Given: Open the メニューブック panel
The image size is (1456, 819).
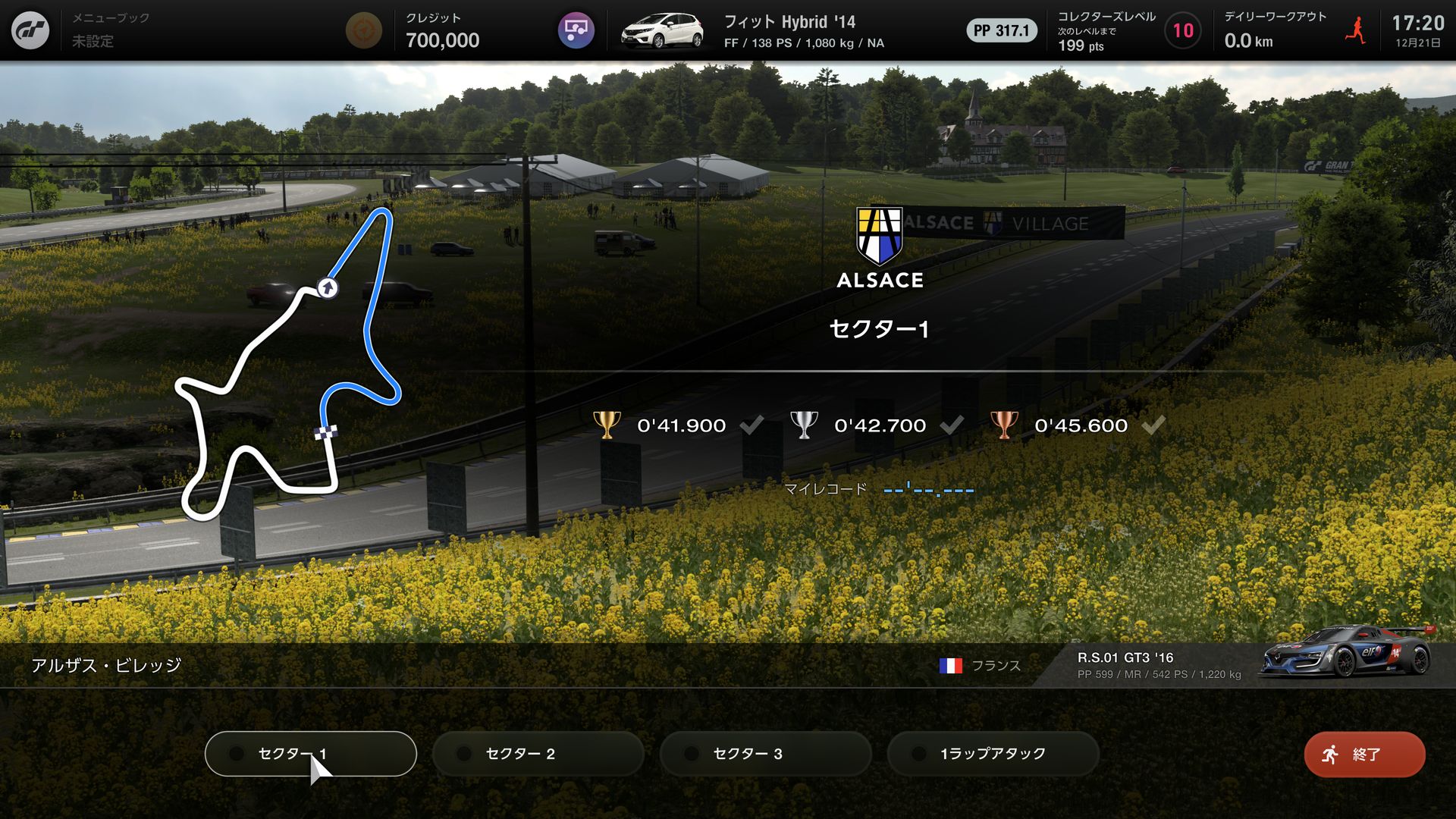Looking at the screenshot, I should (x=111, y=30).
